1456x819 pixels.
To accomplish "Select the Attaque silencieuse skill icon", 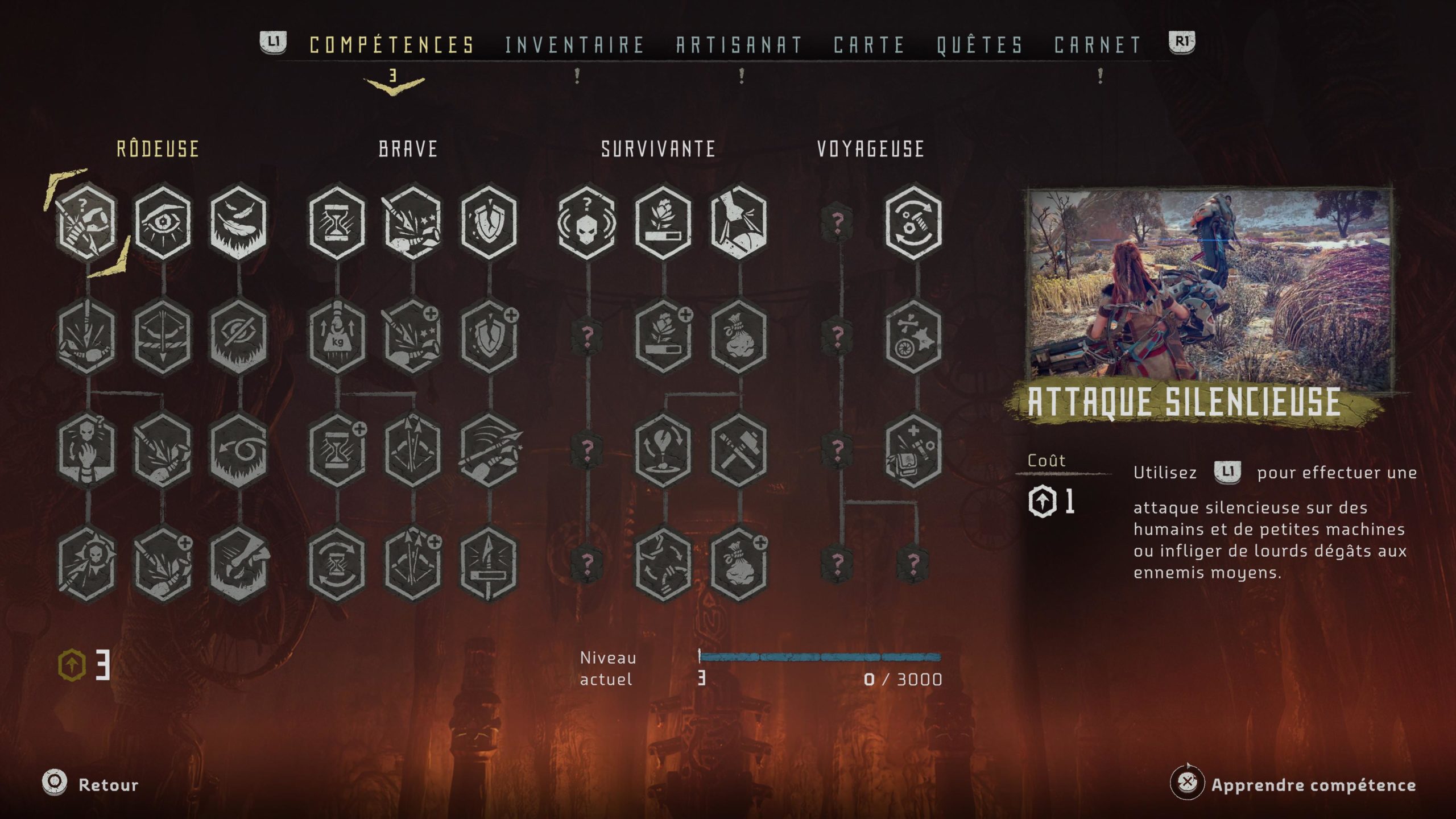I will (86, 222).
